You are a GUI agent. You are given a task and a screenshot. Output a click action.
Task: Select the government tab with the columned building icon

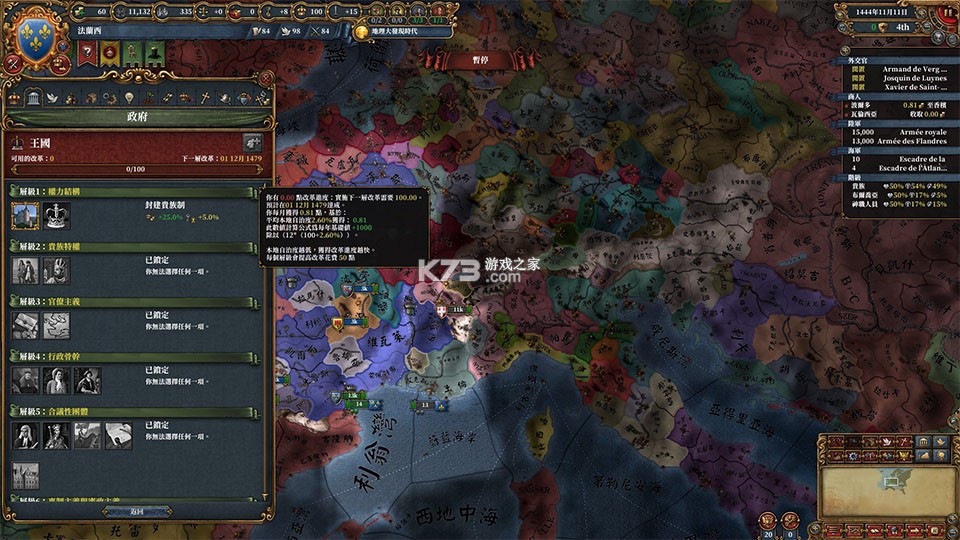pyautogui.click(x=33, y=97)
